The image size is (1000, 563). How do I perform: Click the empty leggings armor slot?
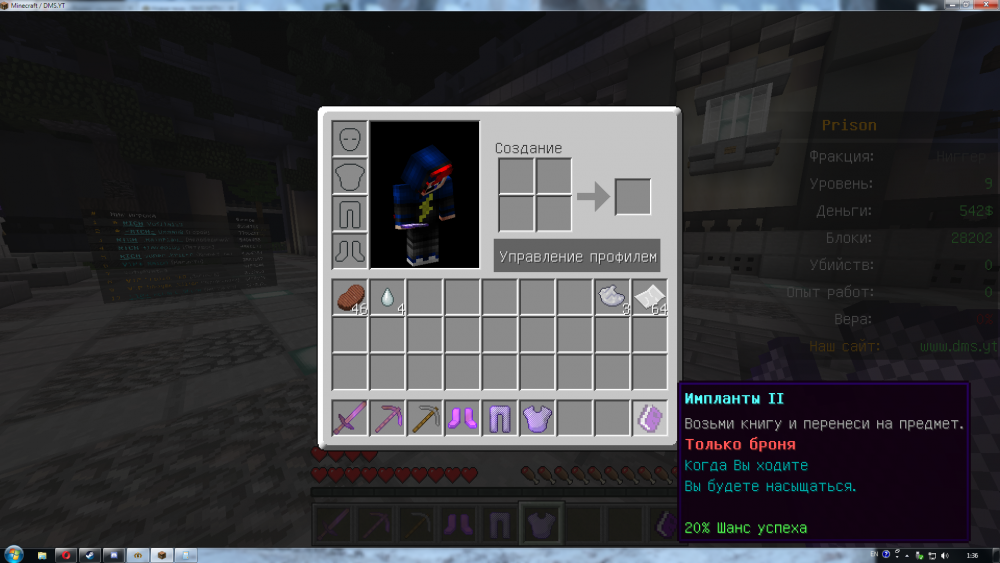(350, 214)
